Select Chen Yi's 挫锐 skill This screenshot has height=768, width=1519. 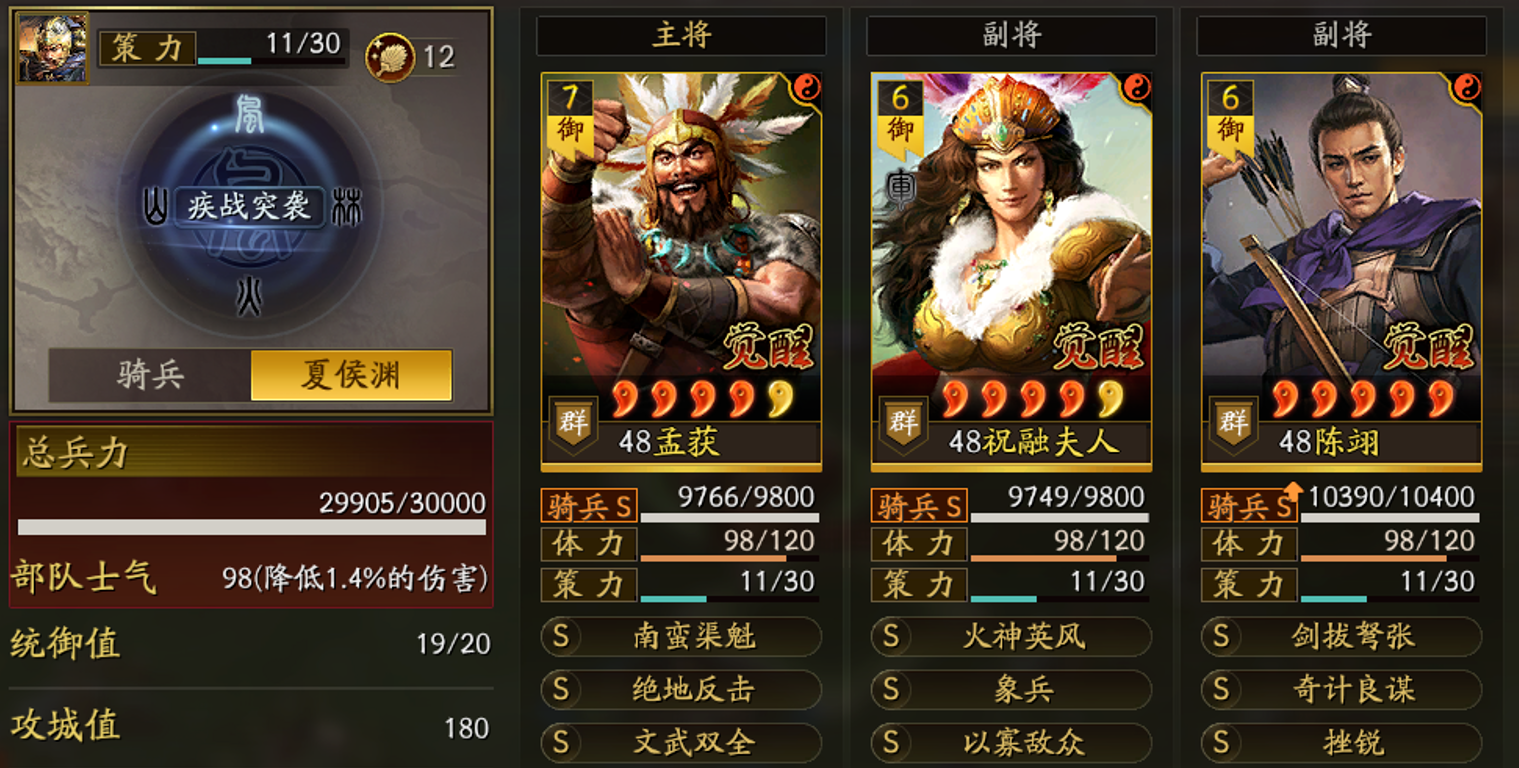point(1339,744)
